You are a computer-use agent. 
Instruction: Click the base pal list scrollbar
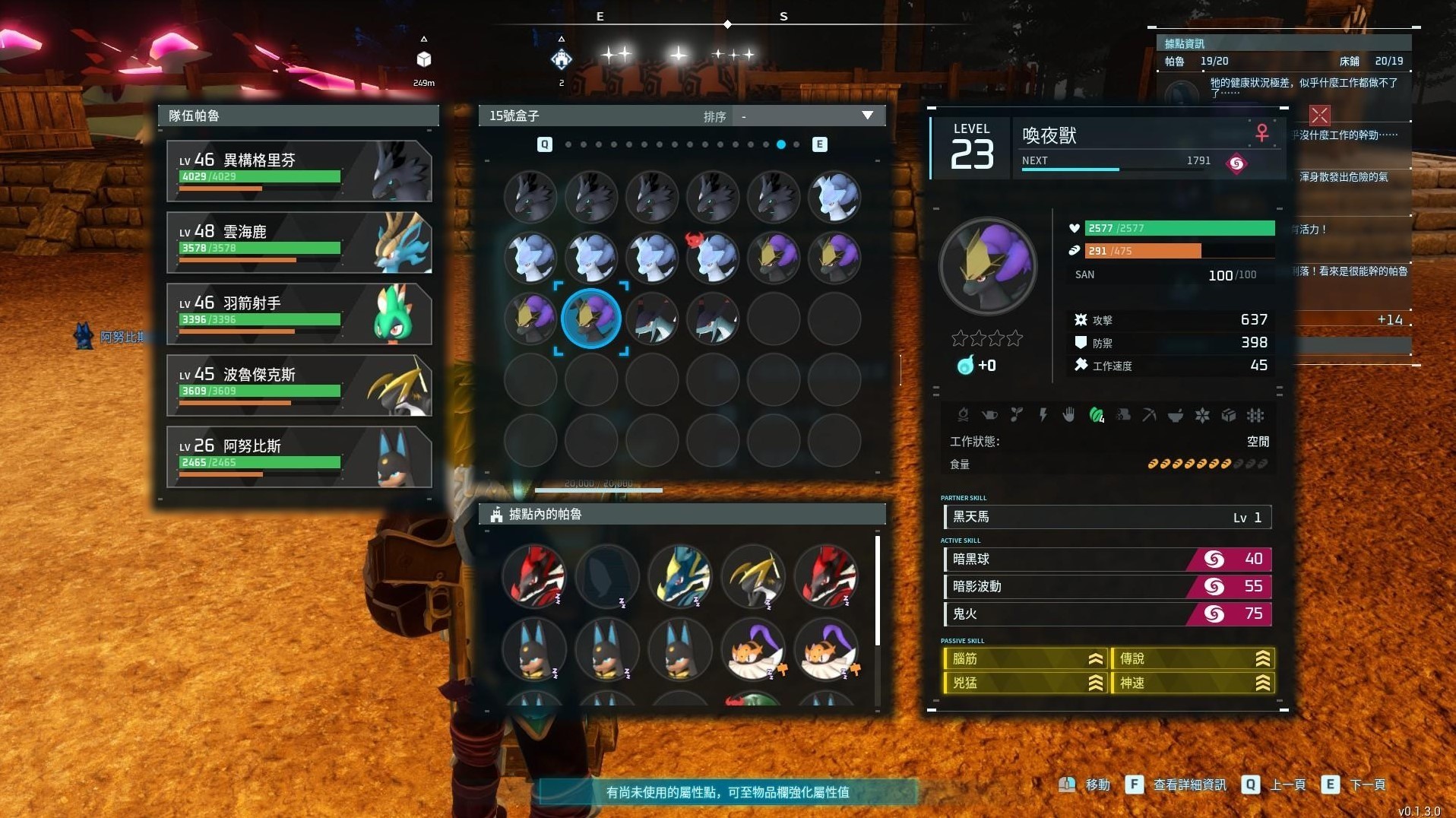pos(878,591)
